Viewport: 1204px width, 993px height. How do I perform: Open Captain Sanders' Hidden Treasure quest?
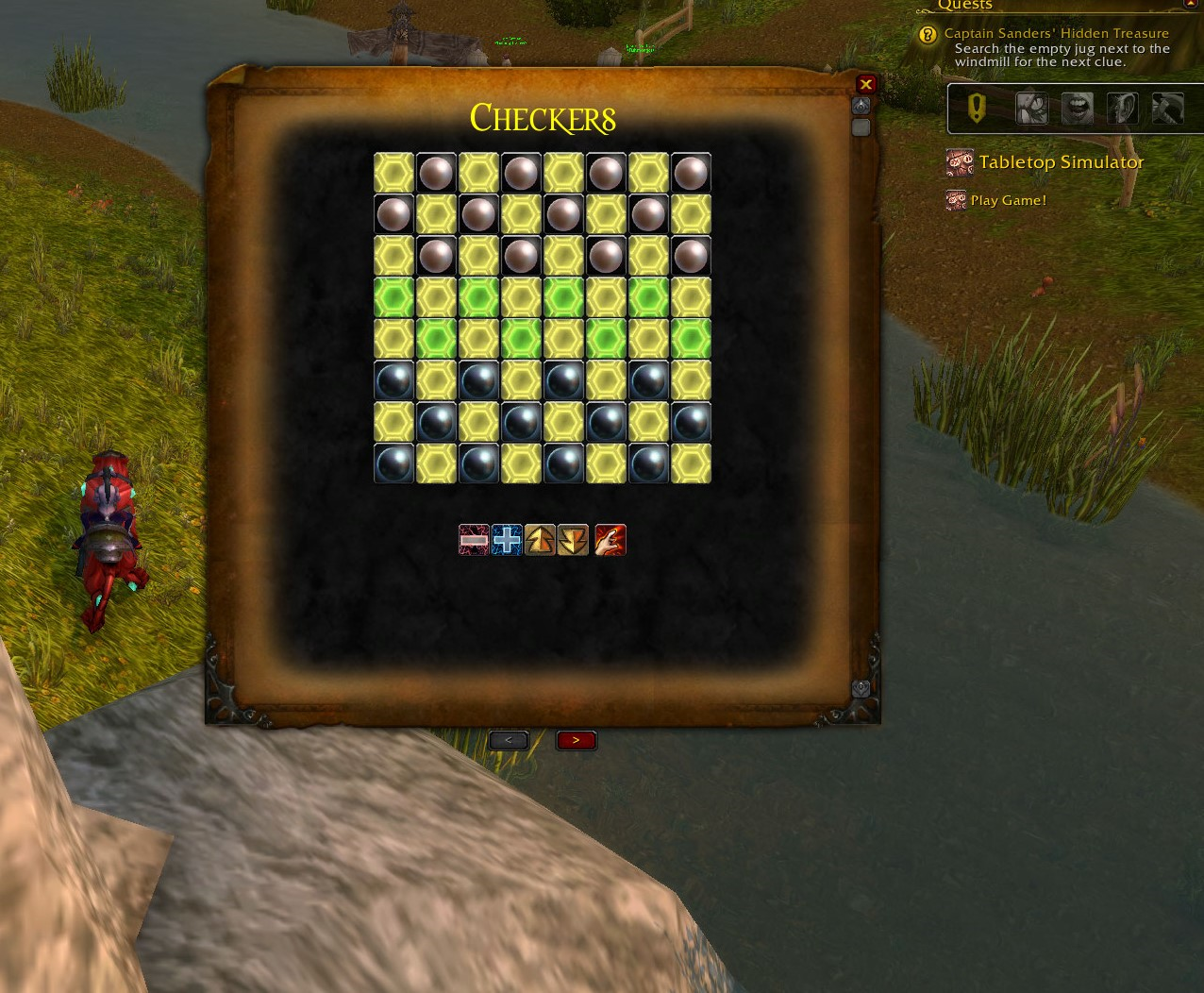coord(1056,34)
